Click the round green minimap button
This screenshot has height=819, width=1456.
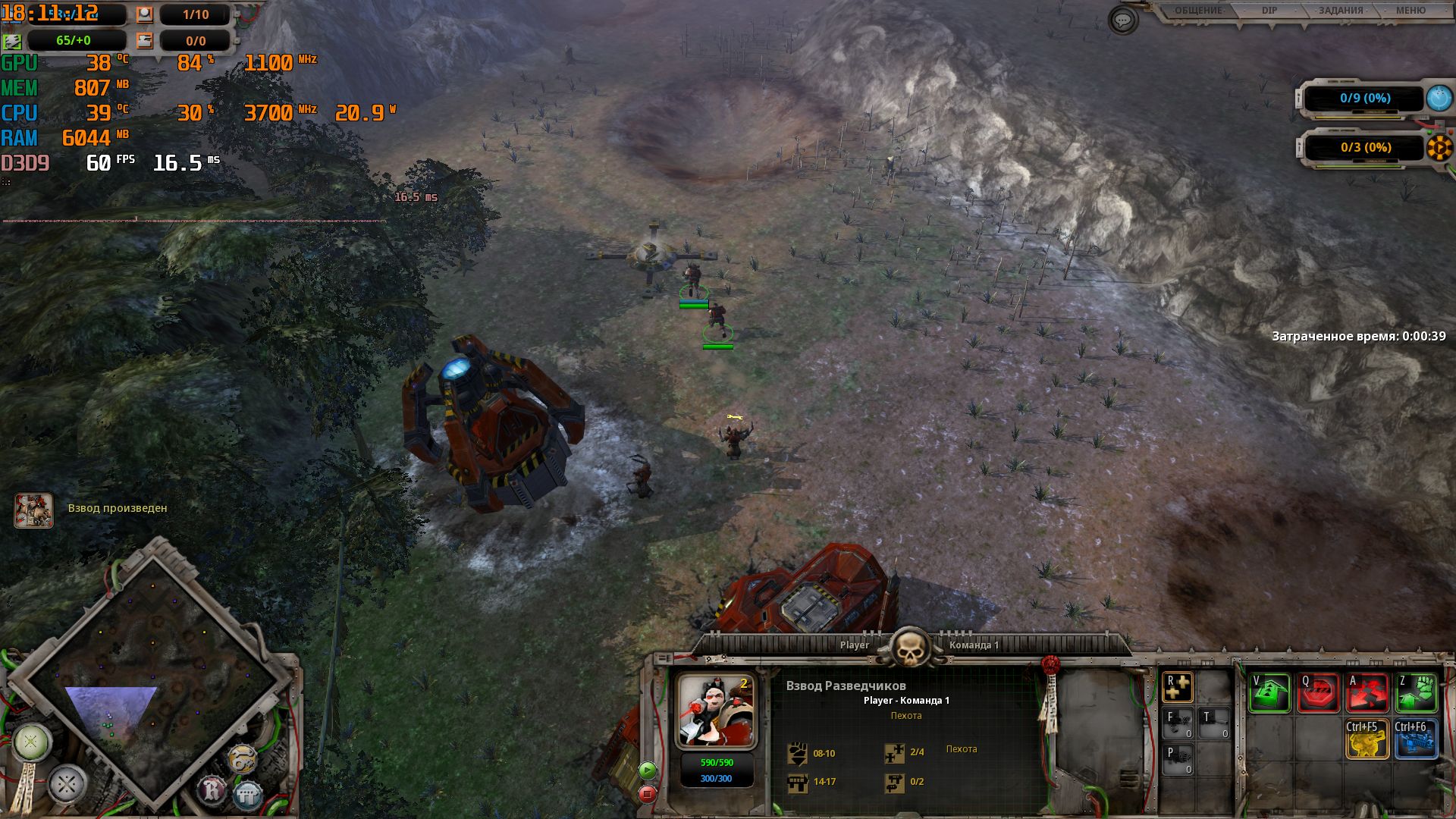[x=31, y=742]
